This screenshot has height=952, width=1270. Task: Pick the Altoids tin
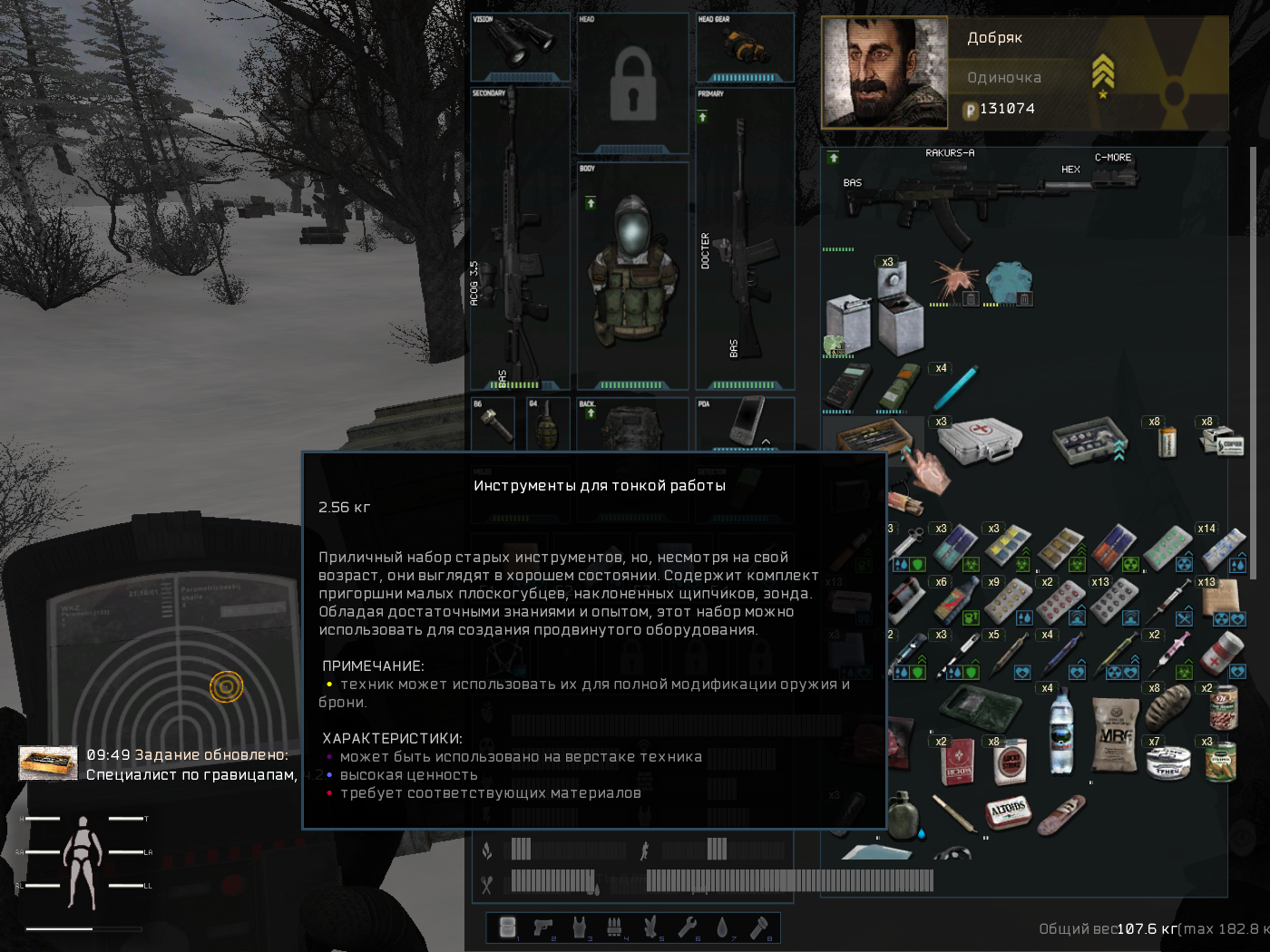(1008, 811)
